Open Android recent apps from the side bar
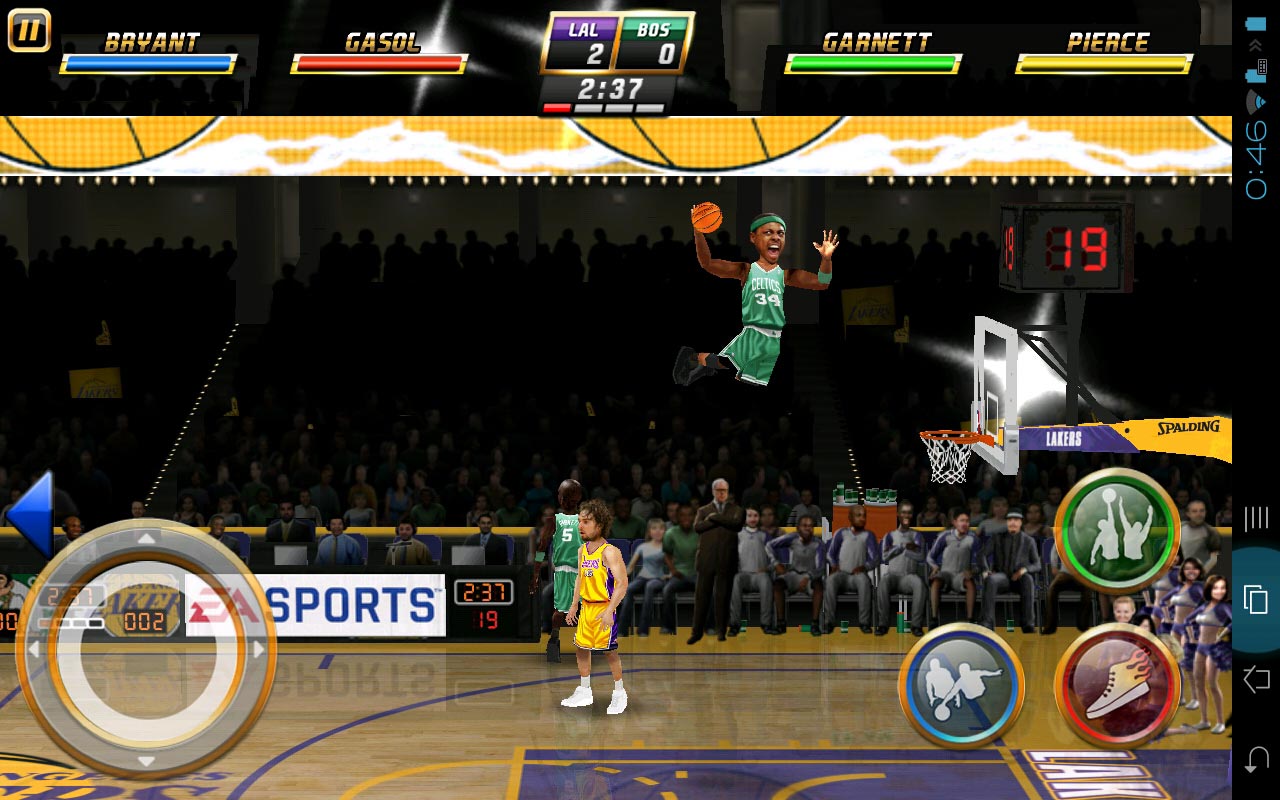Viewport: 1280px width, 800px height. [x=1255, y=599]
